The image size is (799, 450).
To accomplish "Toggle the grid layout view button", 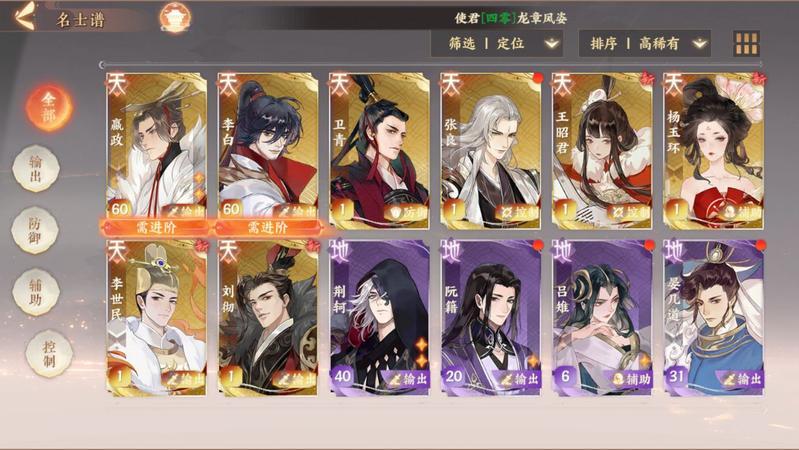I will coord(747,43).
